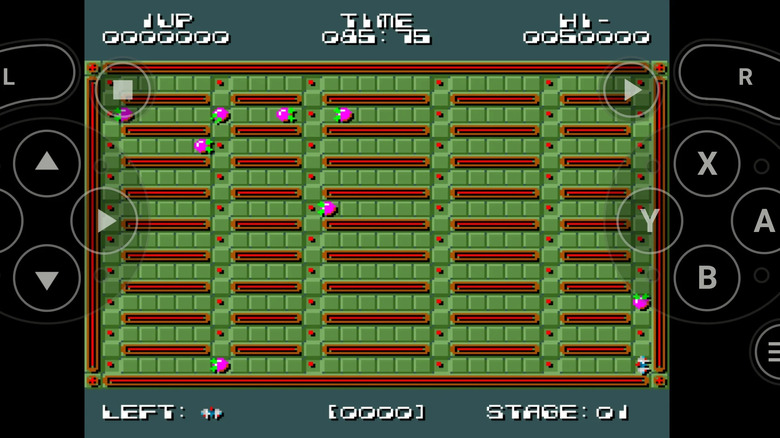This screenshot has width=780, height=438.
Task: Click the triangle play overlay button
Action: [631, 90]
